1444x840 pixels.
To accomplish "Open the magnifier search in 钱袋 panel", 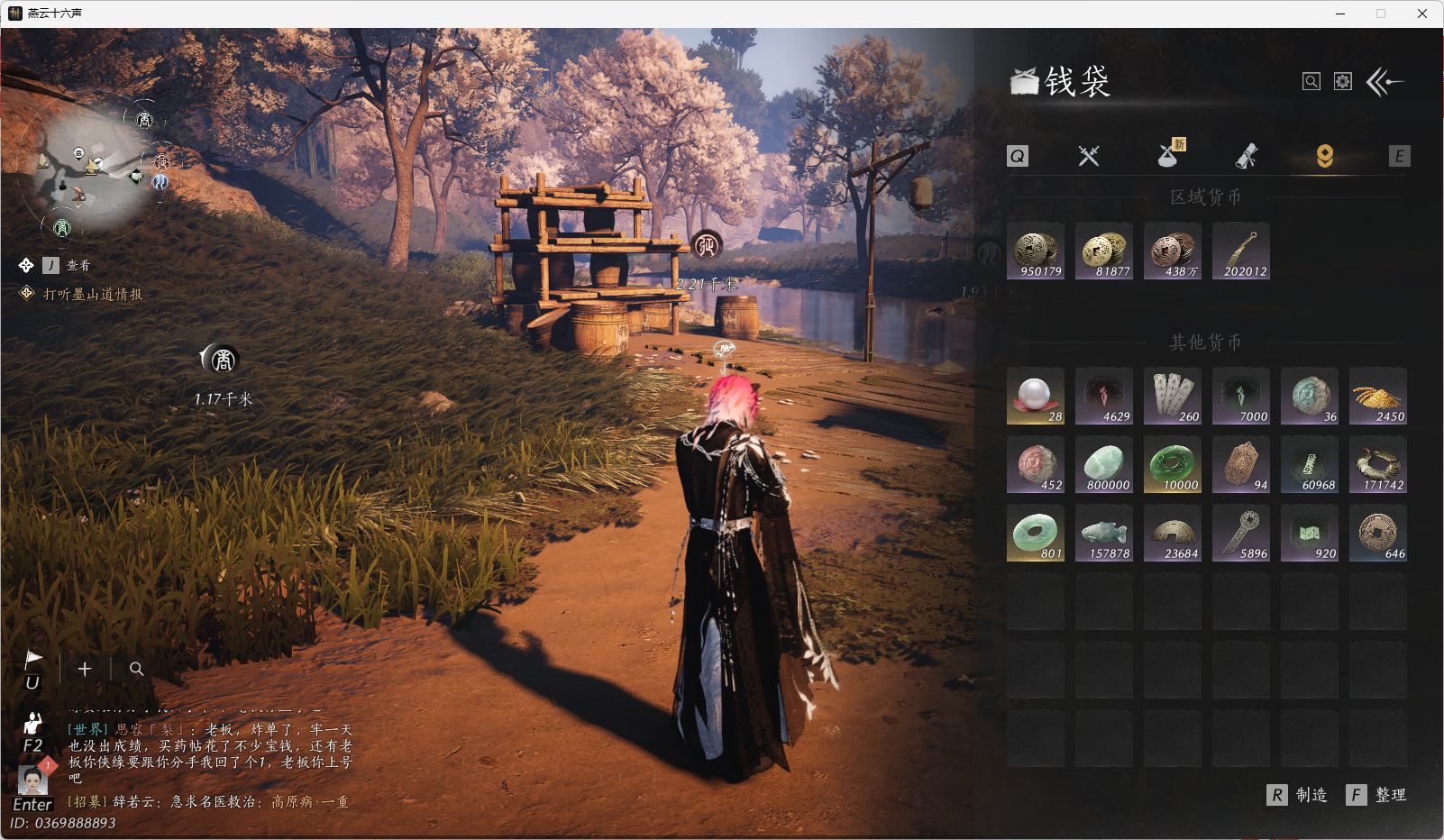I will (x=1311, y=82).
